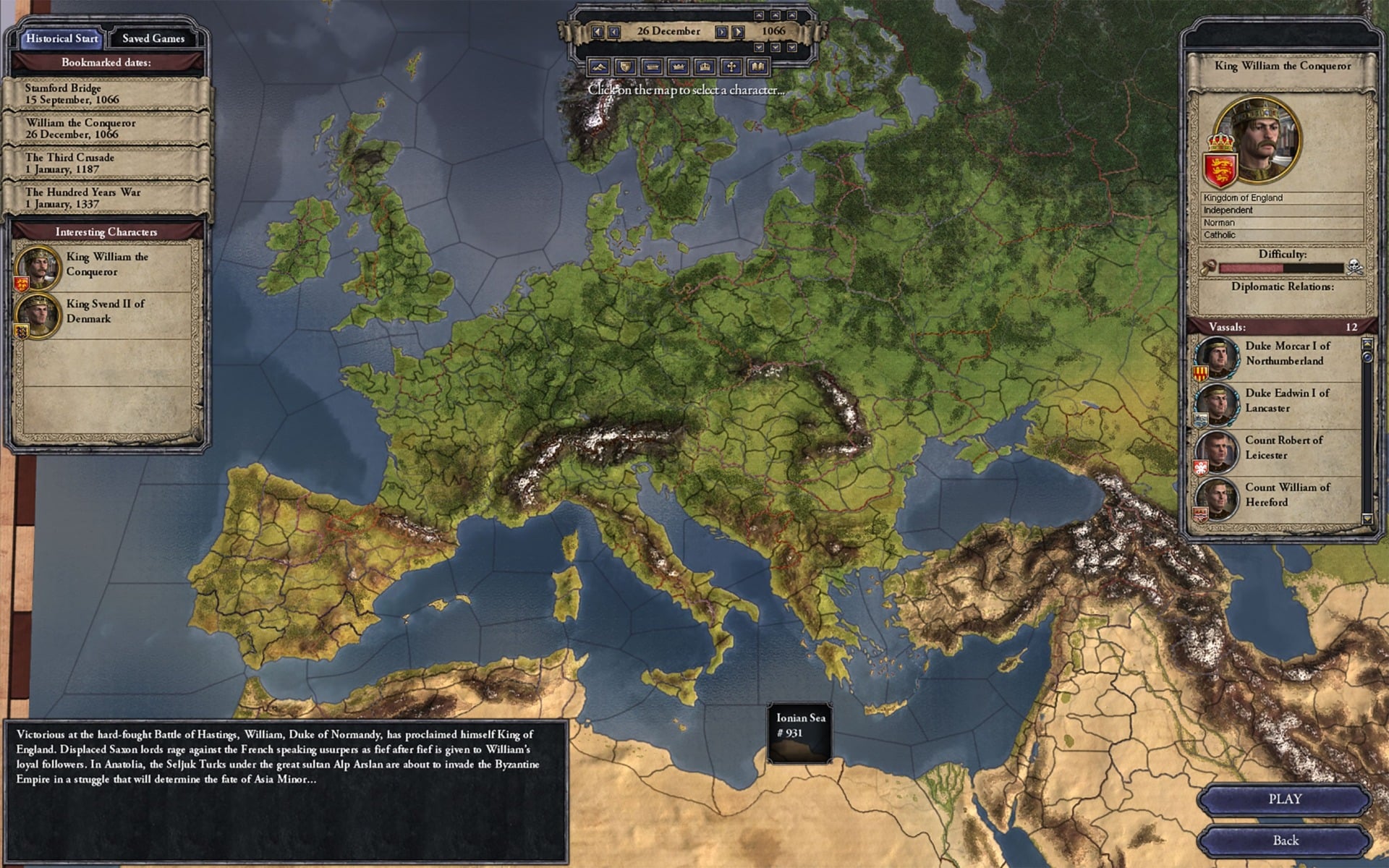The height and width of the screenshot is (868, 1389).
Task: Click the Back button
Action: [1286, 840]
